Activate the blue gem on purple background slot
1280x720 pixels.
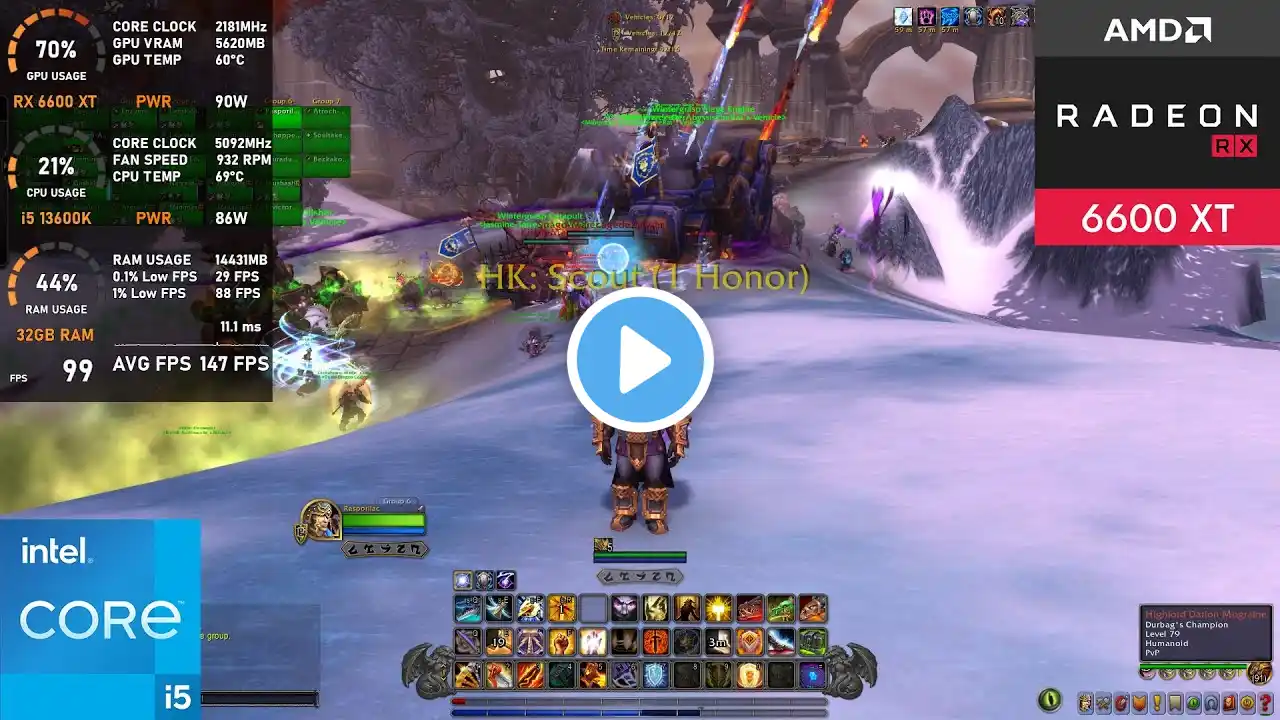(x=812, y=675)
